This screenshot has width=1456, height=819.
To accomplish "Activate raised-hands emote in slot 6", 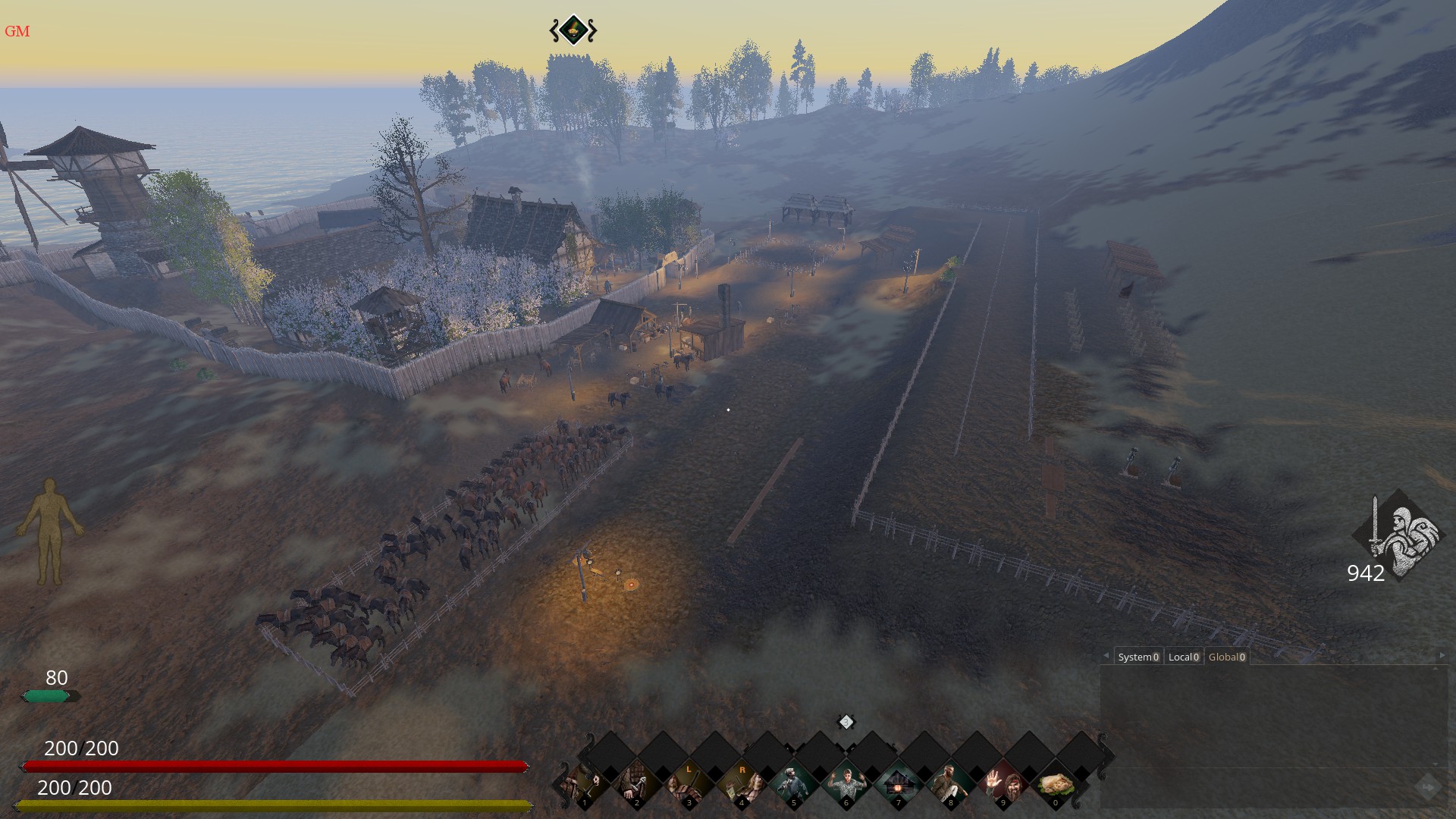I will pyautogui.click(x=846, y=784).
